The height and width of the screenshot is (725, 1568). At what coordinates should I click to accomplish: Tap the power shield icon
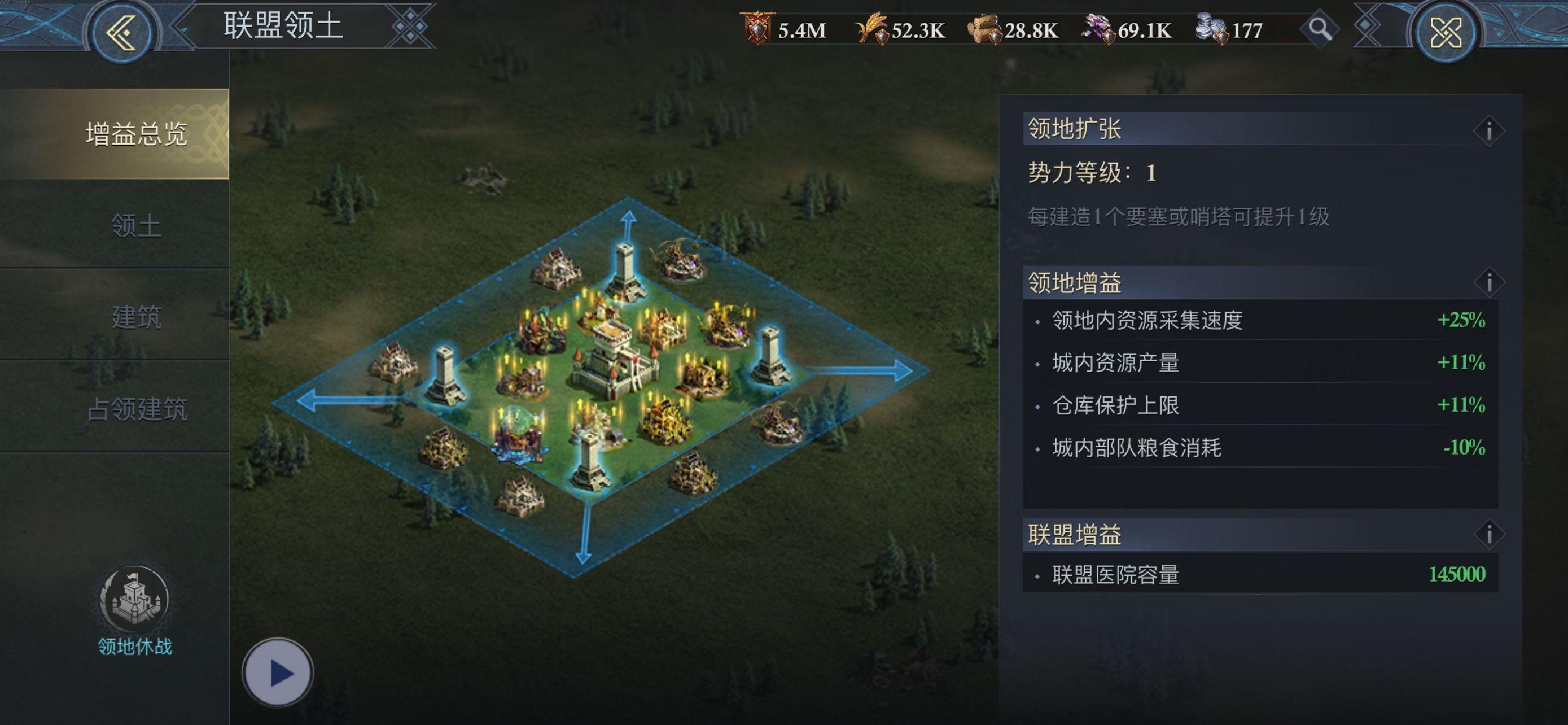[757, 29]
